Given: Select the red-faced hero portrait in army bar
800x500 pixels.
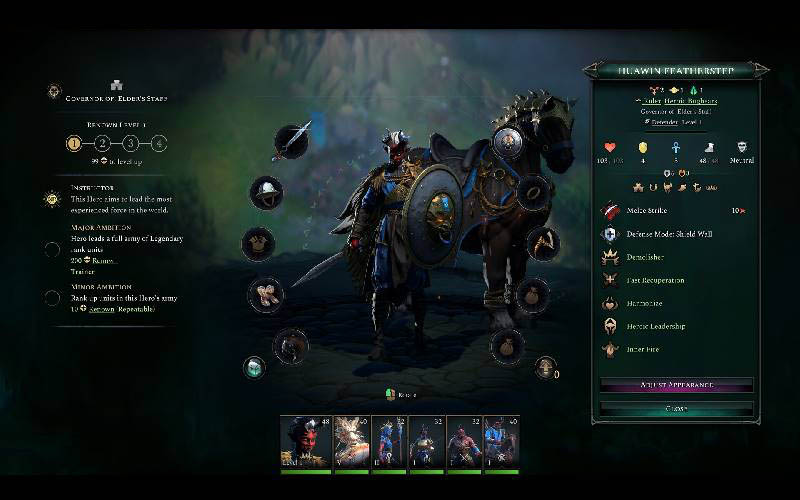Looking at the screenshot, I should [303, 440].
